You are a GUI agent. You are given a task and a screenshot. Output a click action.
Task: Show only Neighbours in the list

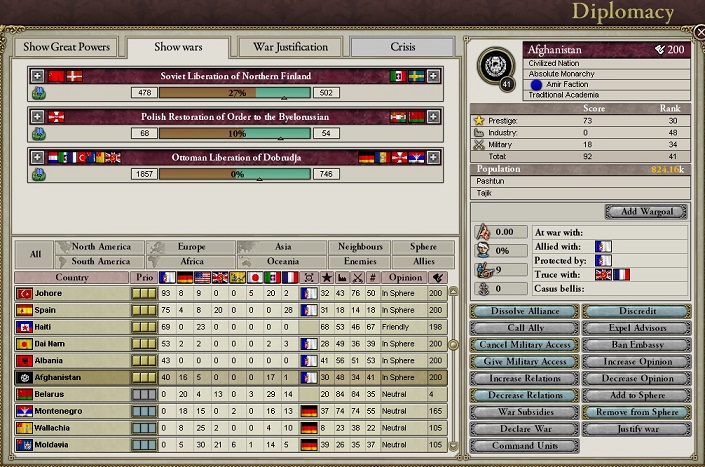tap(360, 246)
